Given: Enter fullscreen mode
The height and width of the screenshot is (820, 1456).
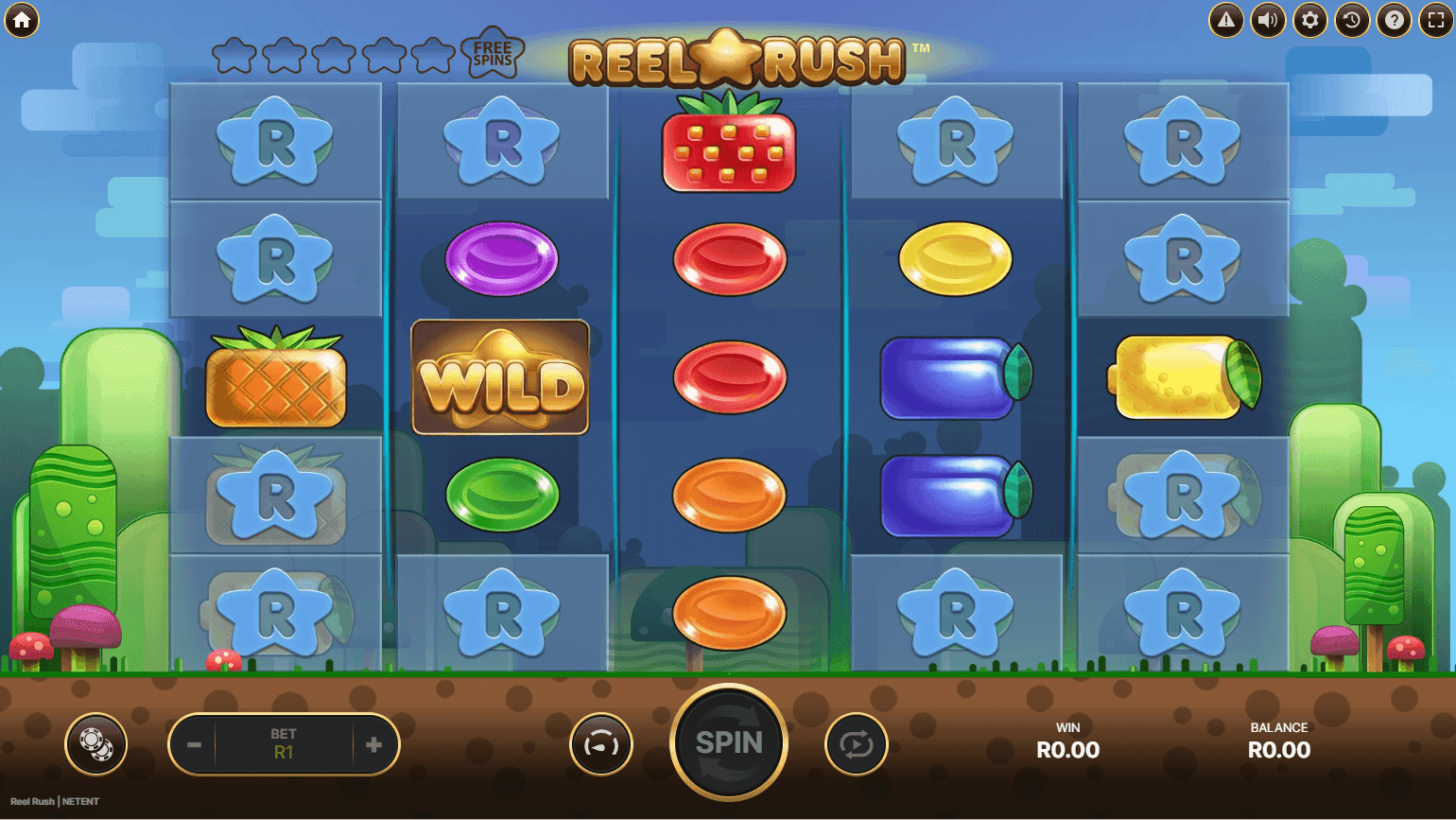Looking at the screenshot, I should [x=1434, y=19].
